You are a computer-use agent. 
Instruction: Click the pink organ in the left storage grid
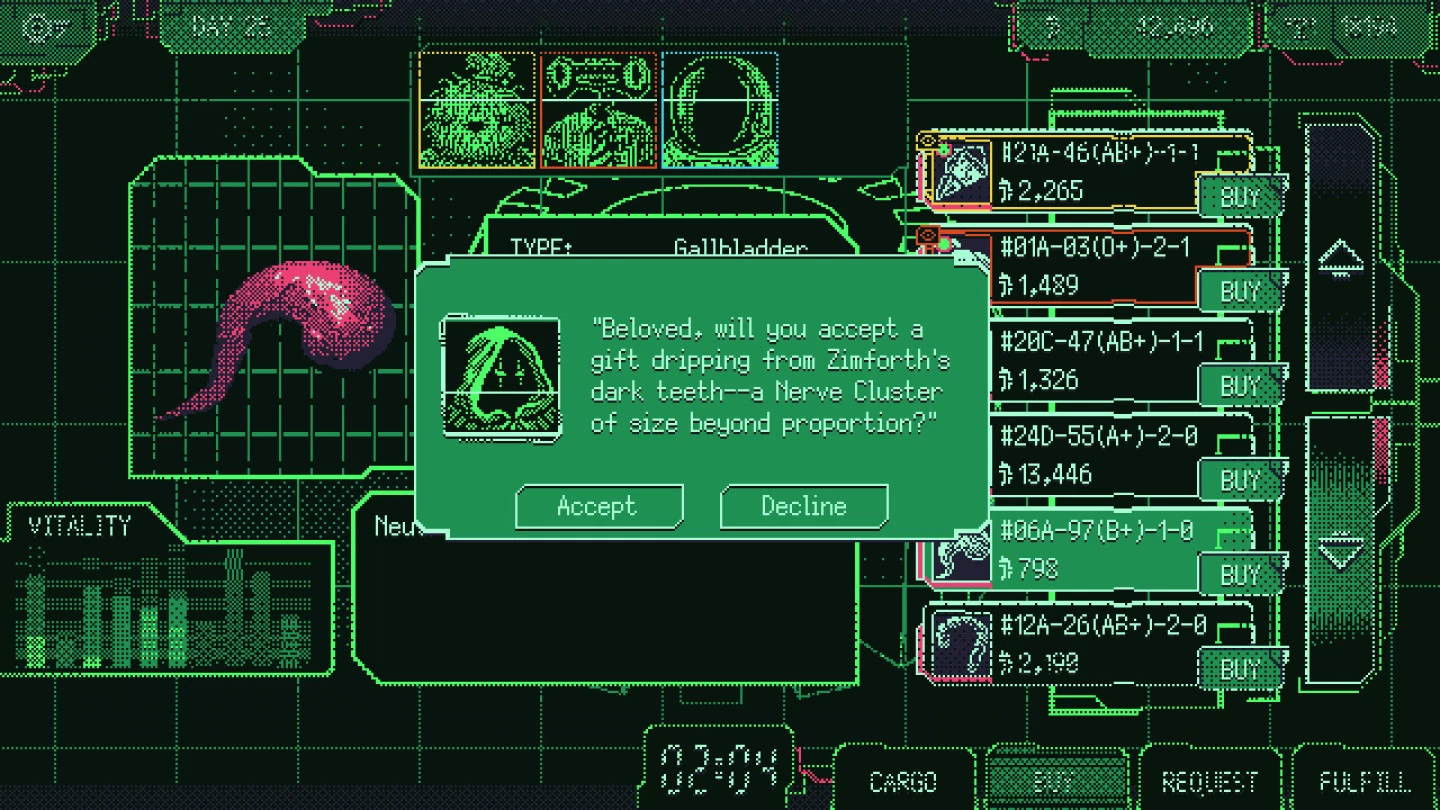tap(310, 315)
